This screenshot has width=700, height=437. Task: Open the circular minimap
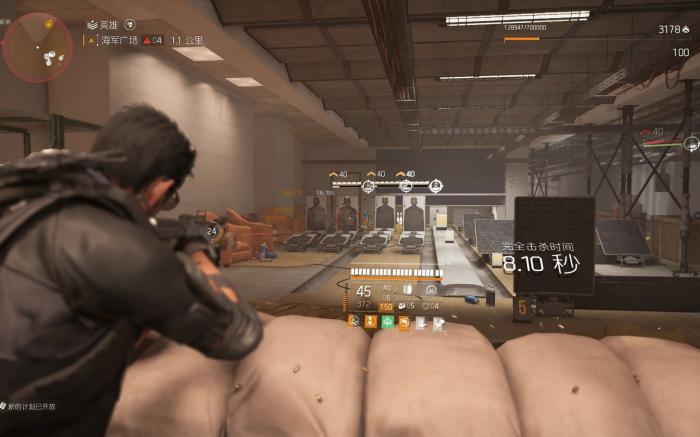37,46
